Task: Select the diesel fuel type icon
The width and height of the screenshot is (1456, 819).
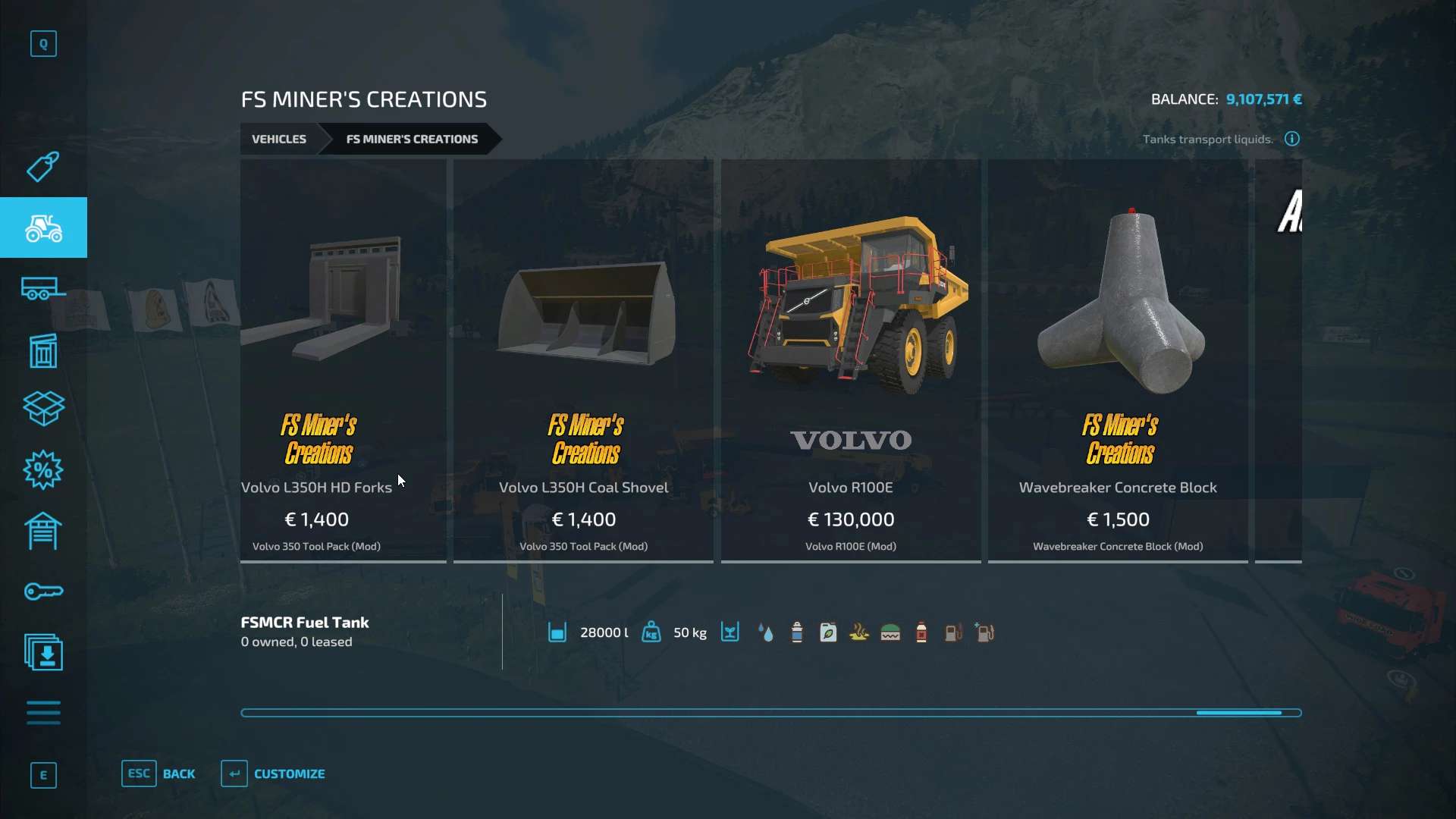Action: 953,632
